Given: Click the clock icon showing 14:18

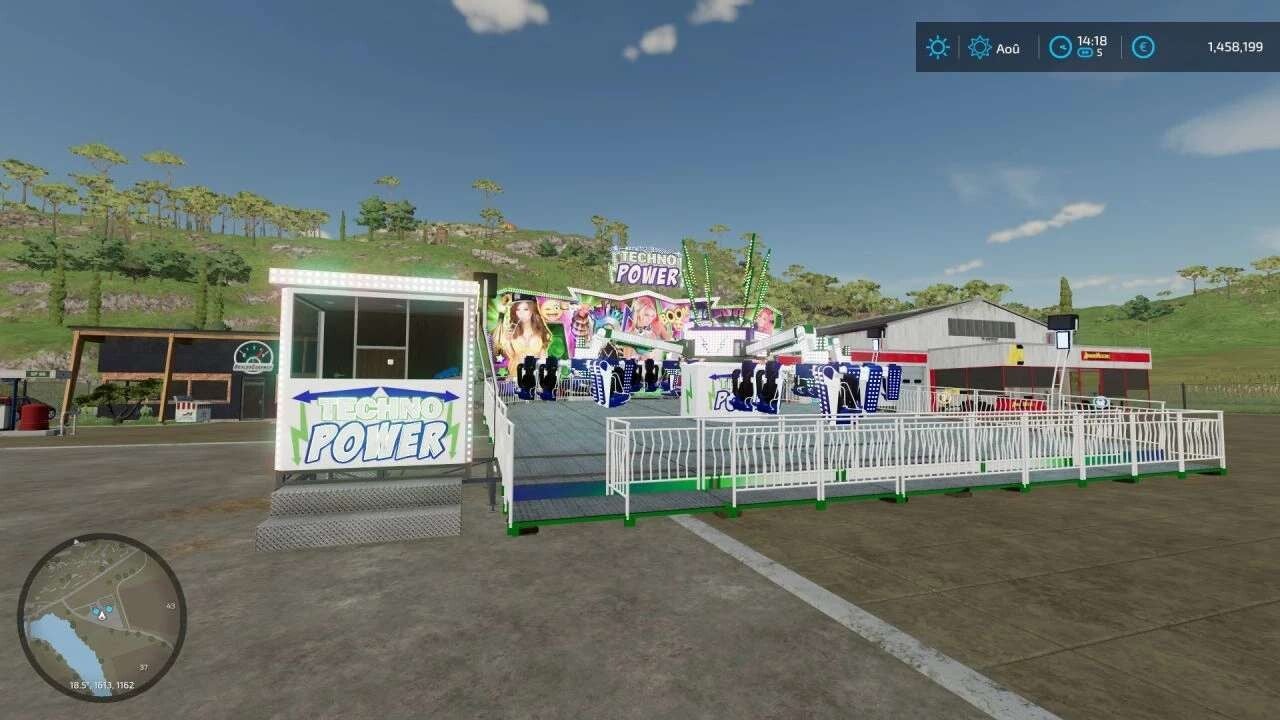Looking at the screenshot, I should coord(1060,47).
